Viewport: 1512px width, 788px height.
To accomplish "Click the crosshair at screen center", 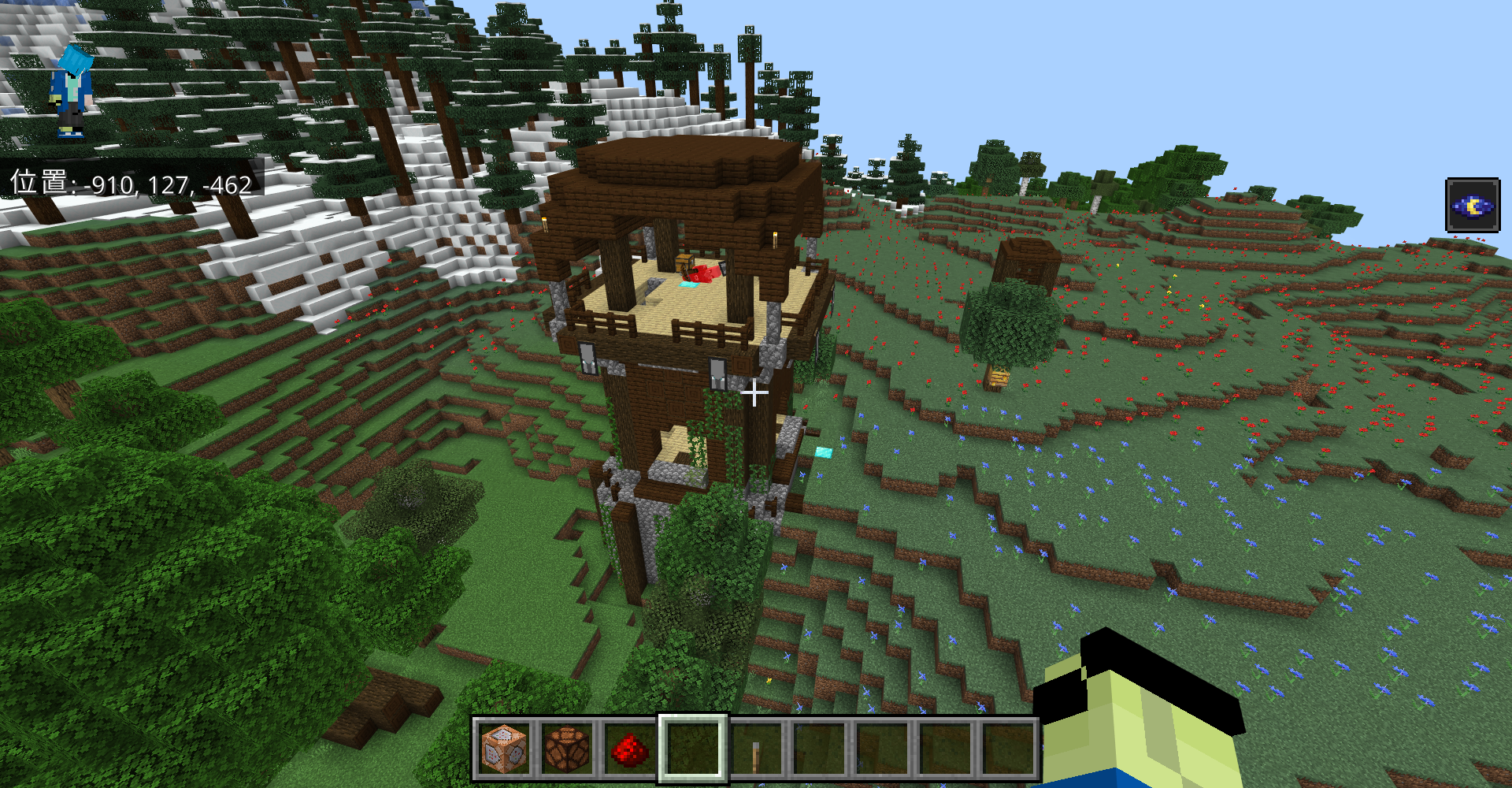I will point(754,392).
